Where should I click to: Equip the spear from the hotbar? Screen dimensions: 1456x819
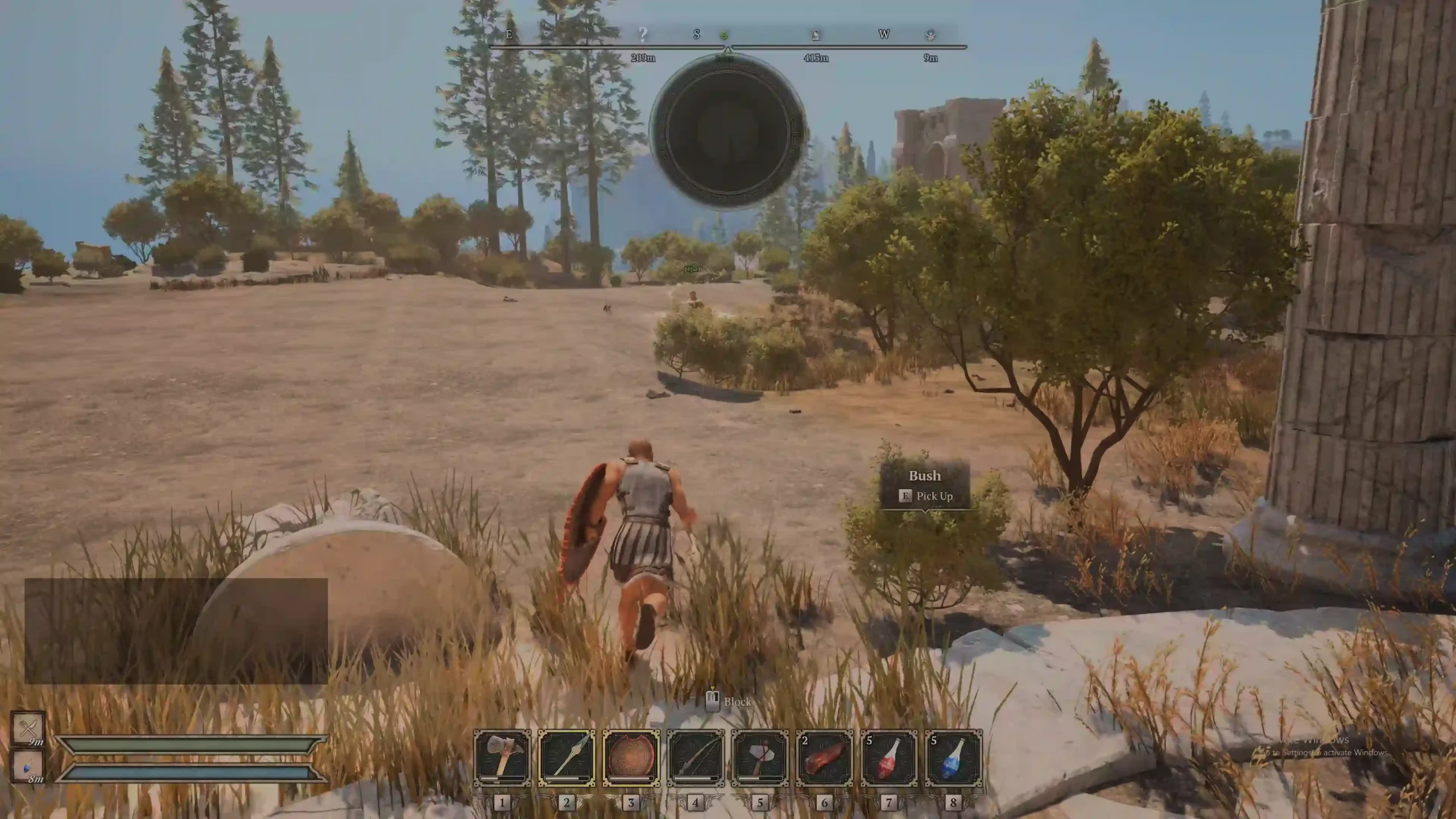pyautogui.click(x=566, y=758)
